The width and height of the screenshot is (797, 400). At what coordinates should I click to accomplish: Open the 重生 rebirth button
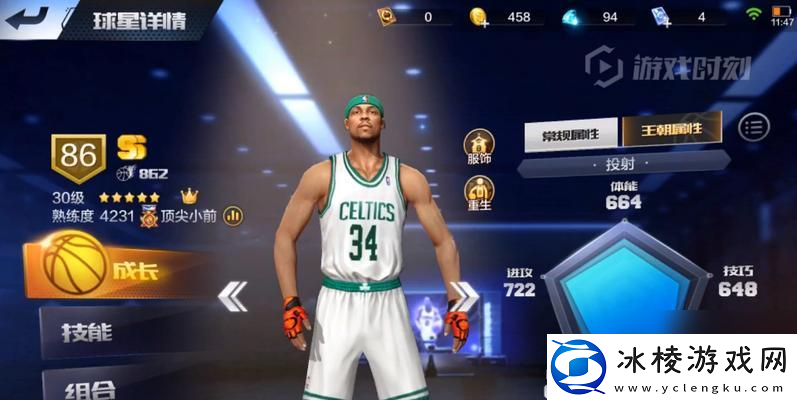[x=478, y=192]
